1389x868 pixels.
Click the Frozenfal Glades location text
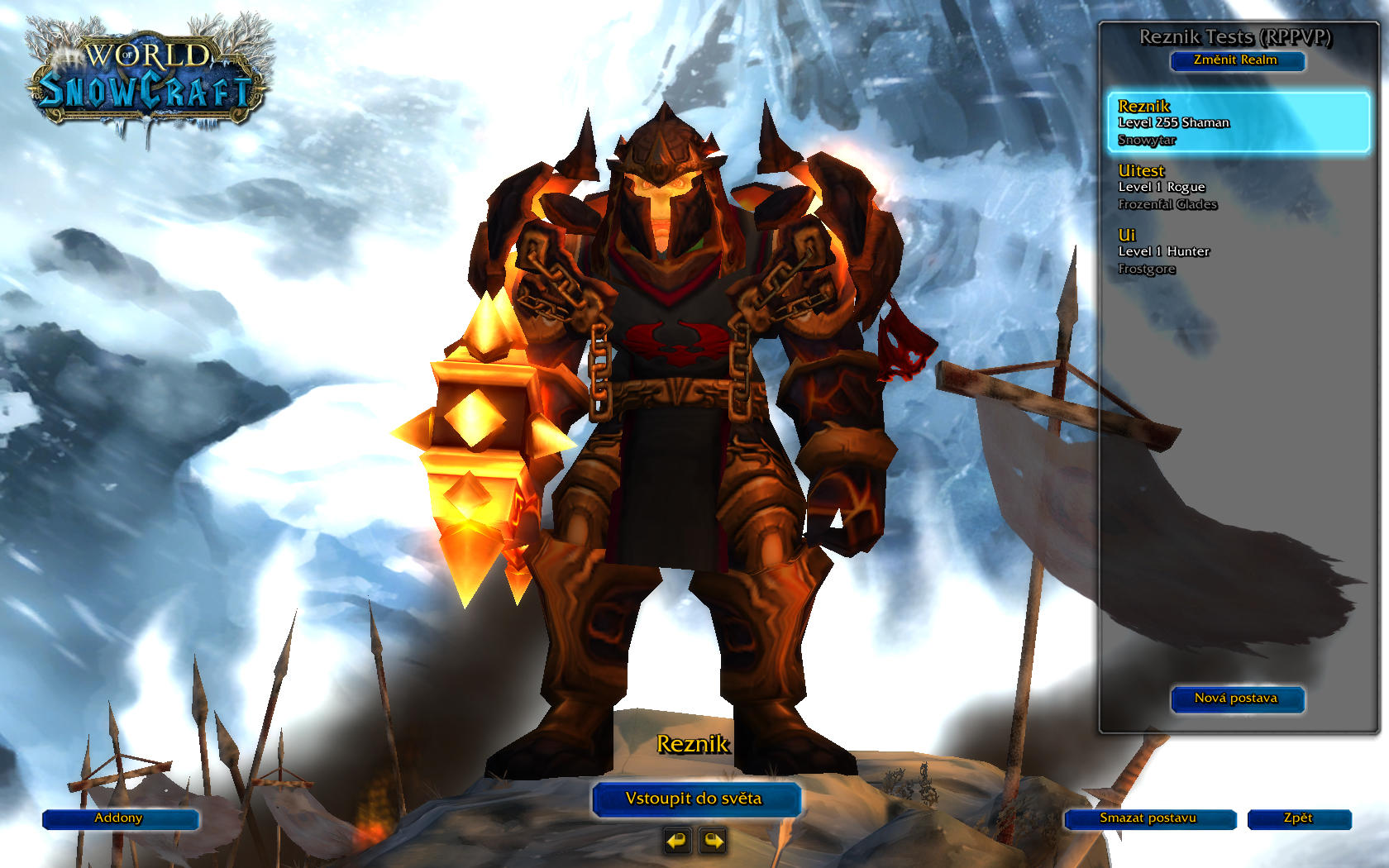pyautogui.click(x=1167, y=204)
